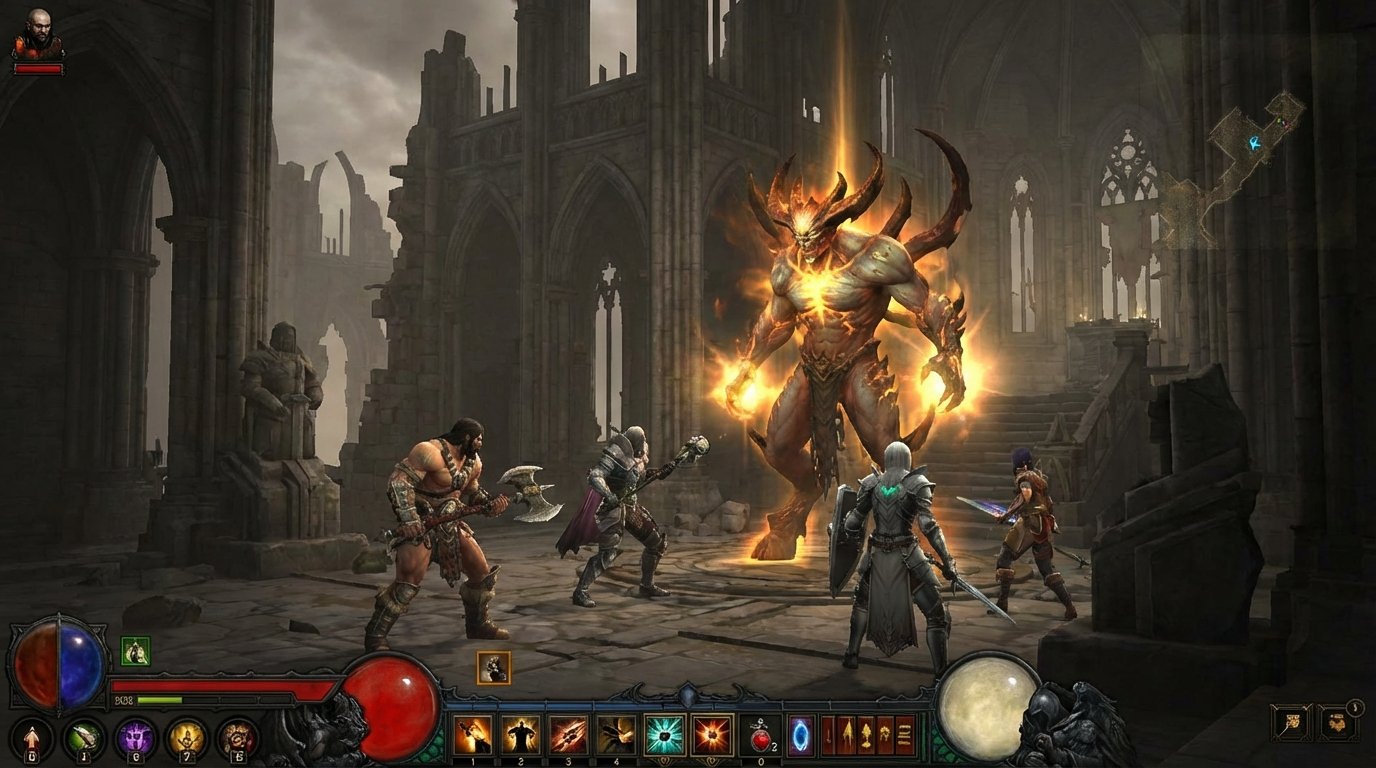This screenshot has height=768, width=1376.
Task: Drink the health potion in slot 0
Action: (760, 739)
